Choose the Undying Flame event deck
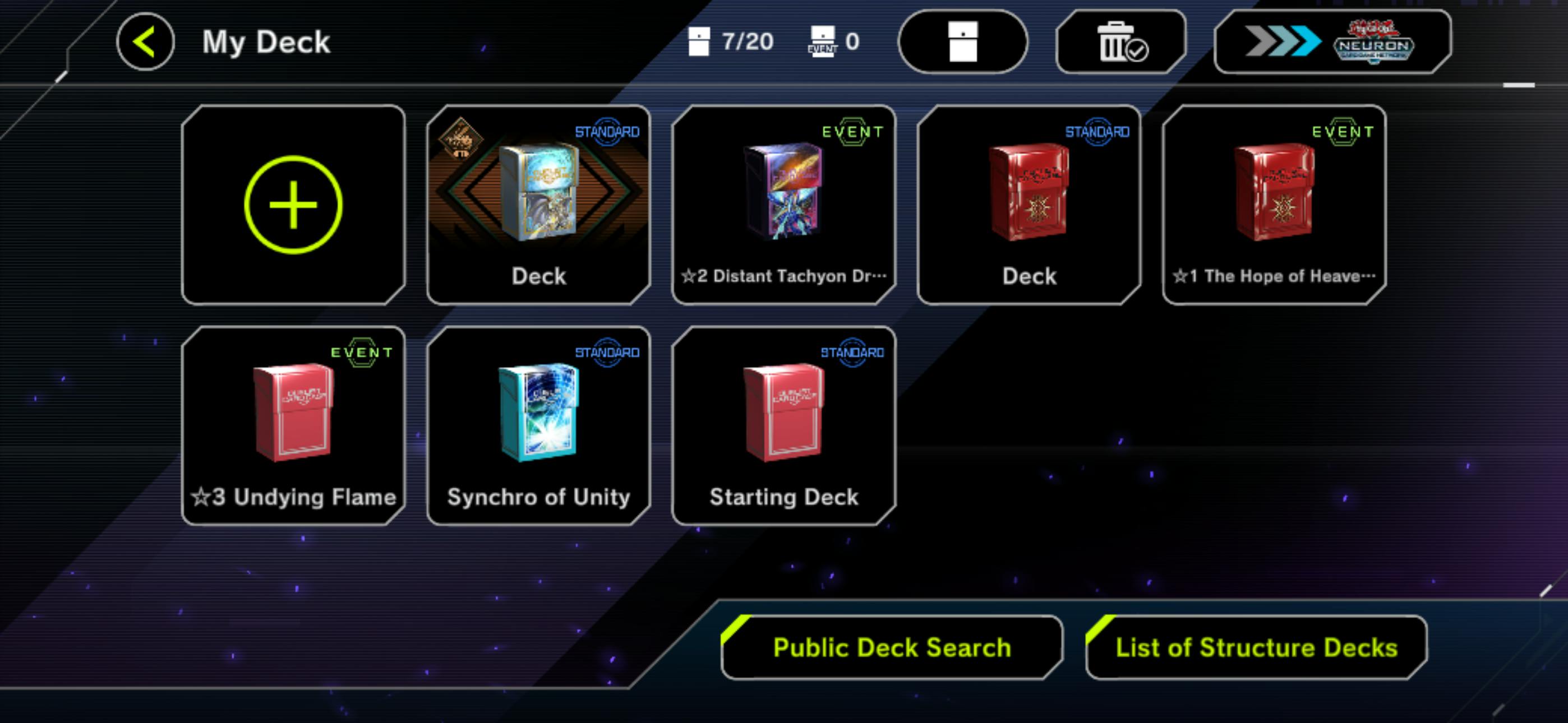This screenshot has height=723, width=1568. (x=293, y=425)
